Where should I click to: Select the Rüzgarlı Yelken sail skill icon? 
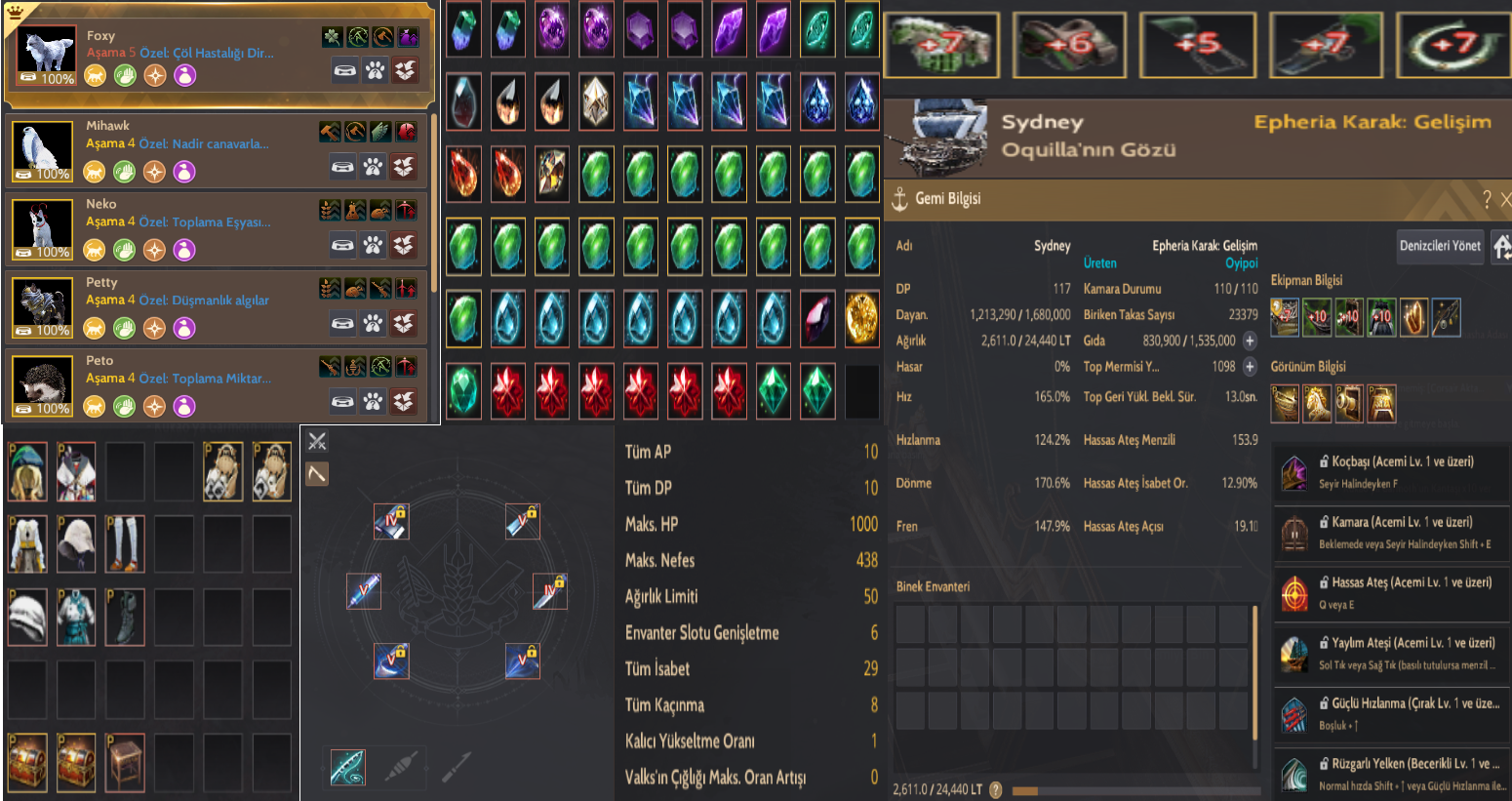(1296, 776)
